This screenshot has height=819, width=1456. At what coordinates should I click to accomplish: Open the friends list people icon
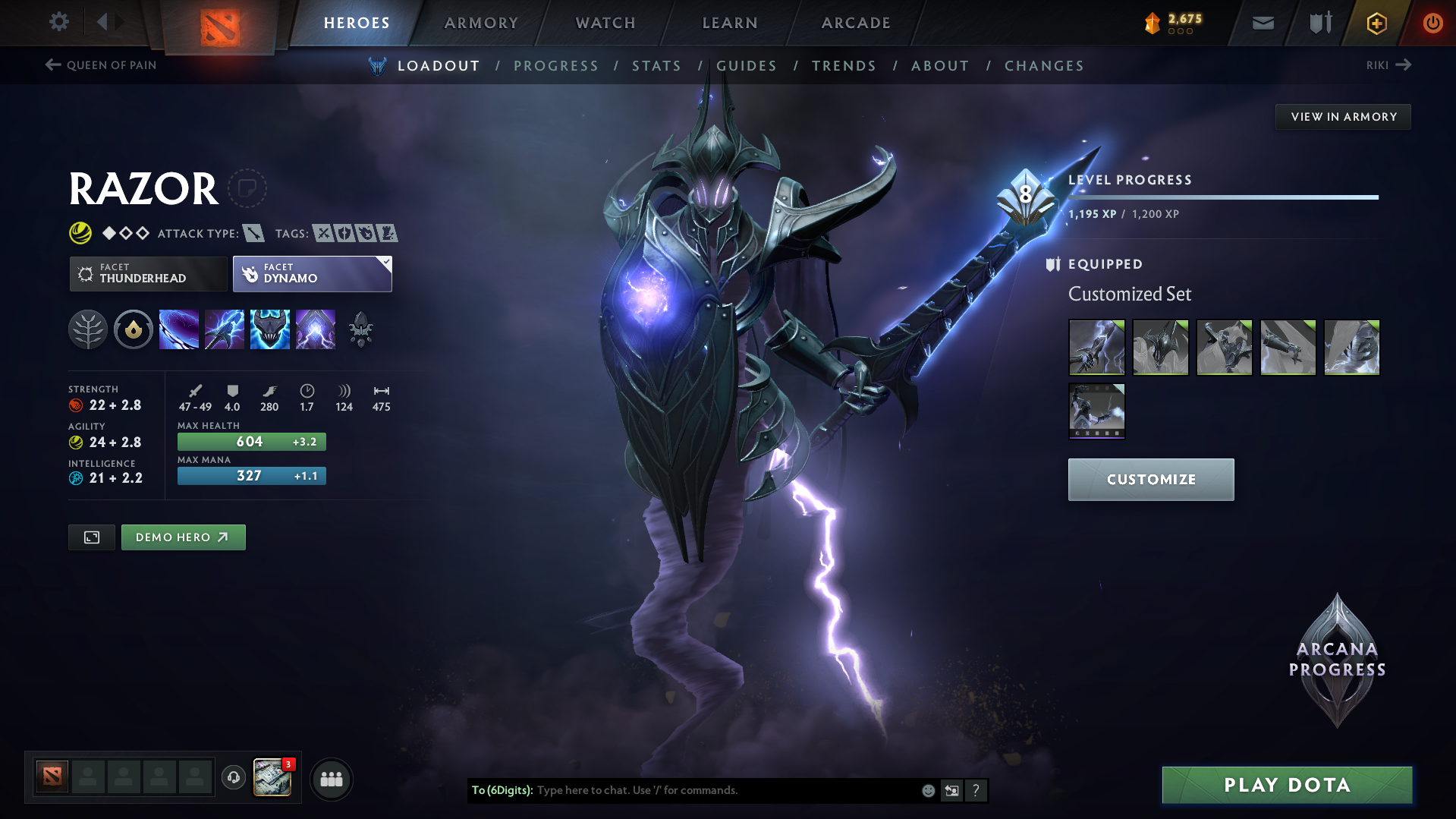click(331, 779)
